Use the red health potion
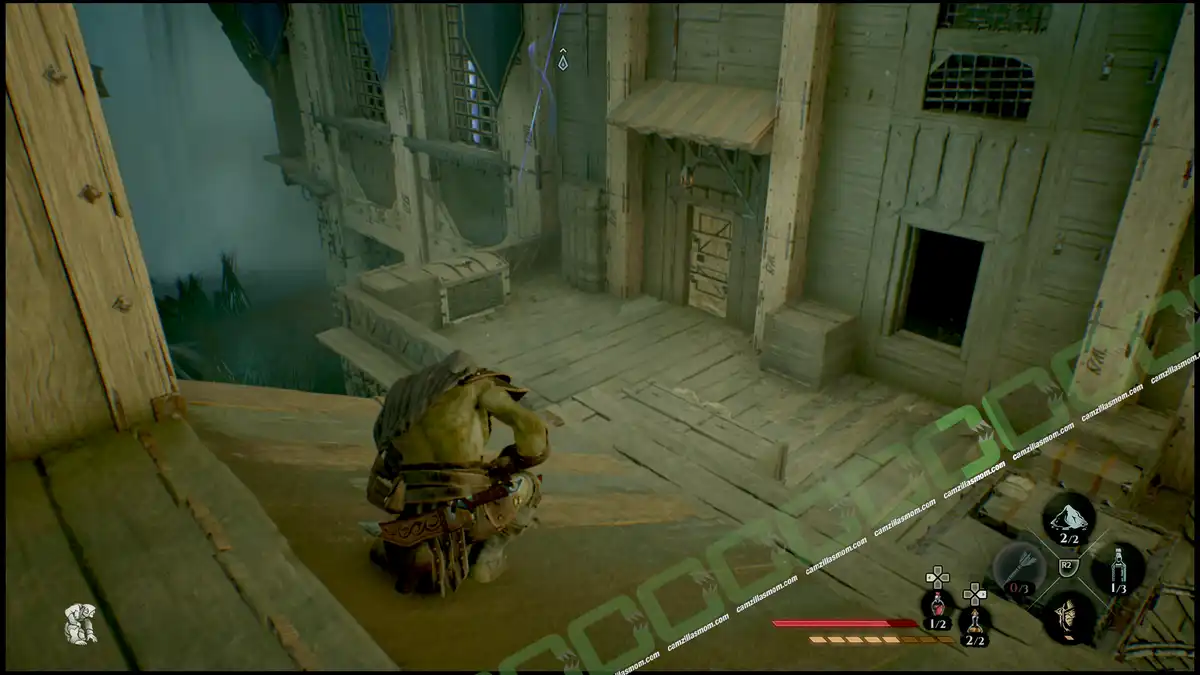 pyautogui.click(x=937, y=603)
